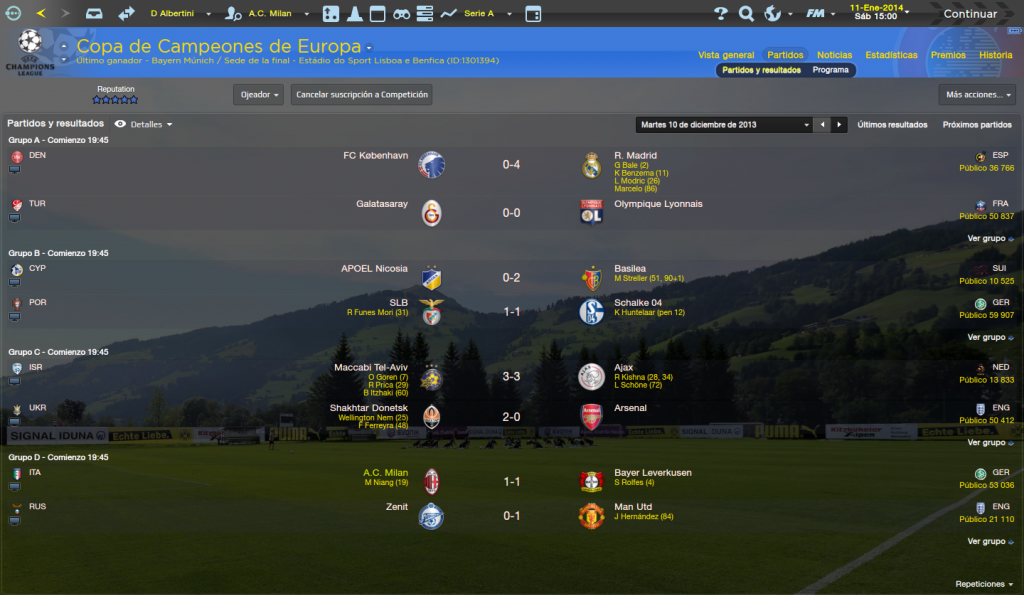Screen dimensions: 1024x595
Task: Open the FM main menu
Action: tap(819, 14)
